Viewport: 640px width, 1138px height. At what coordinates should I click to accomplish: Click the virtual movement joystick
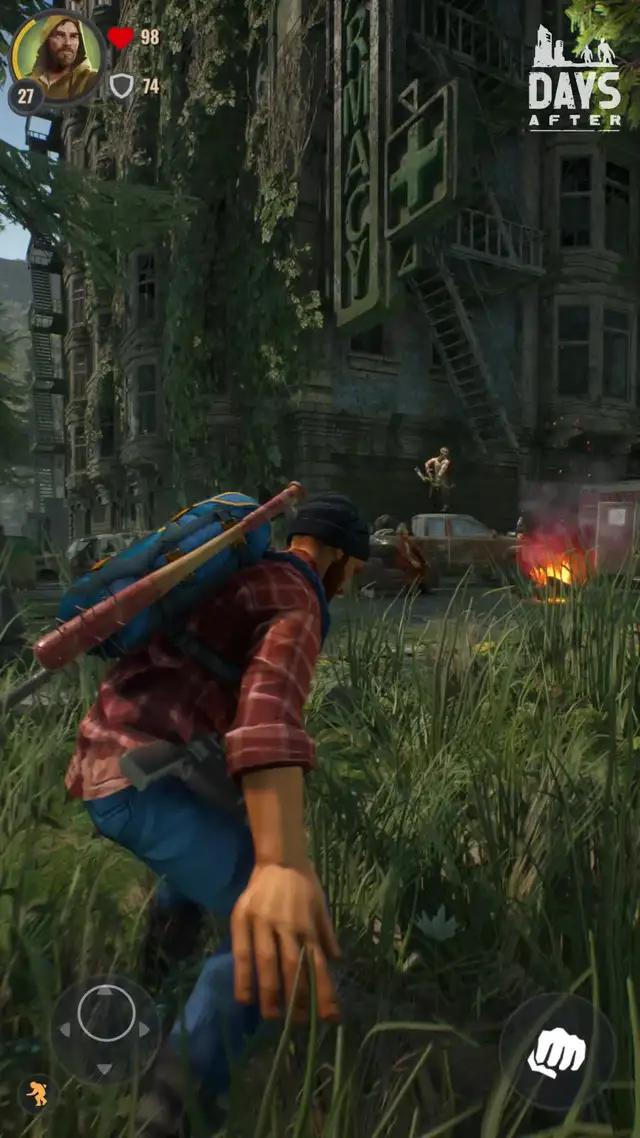point(106,1029)
